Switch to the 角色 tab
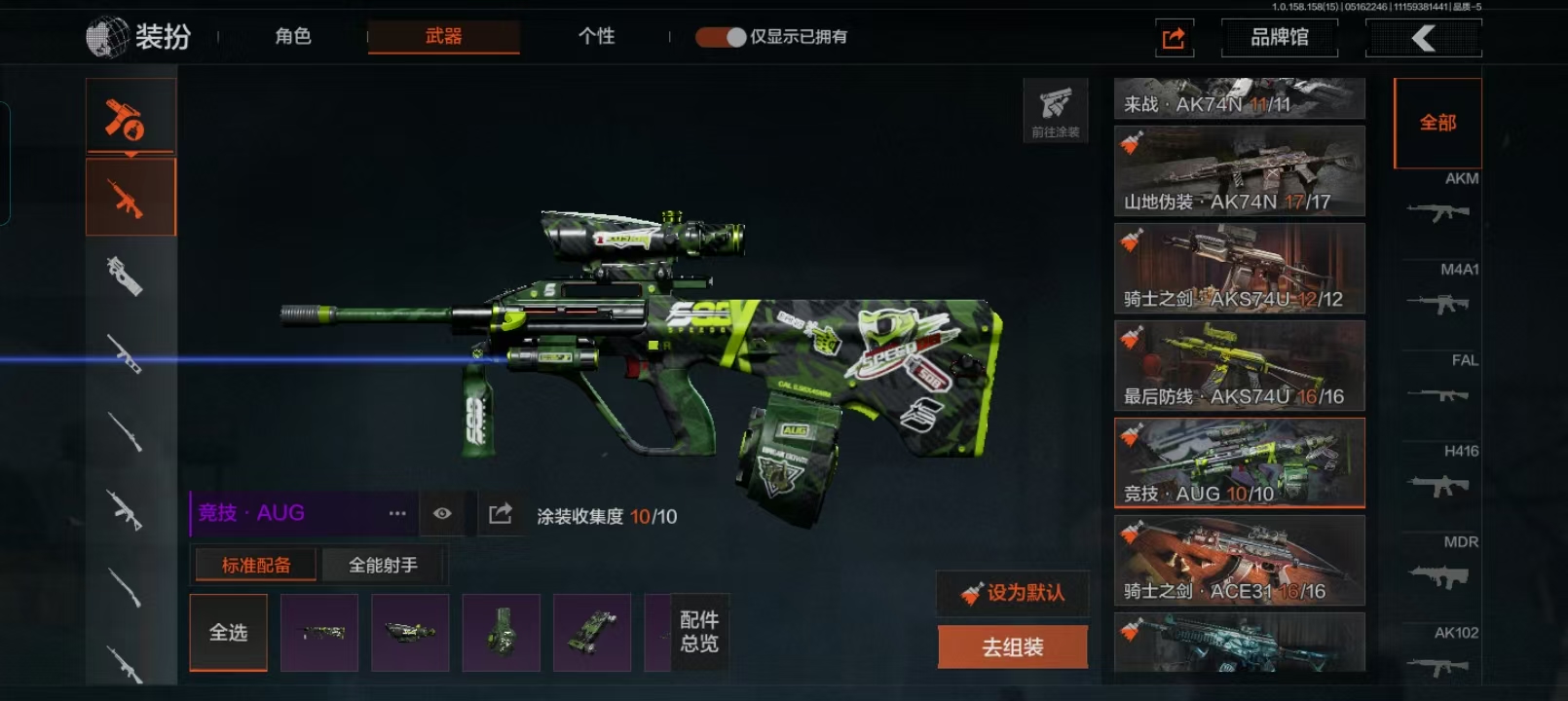The image size is (1568, 701). (x=292, y=37)
